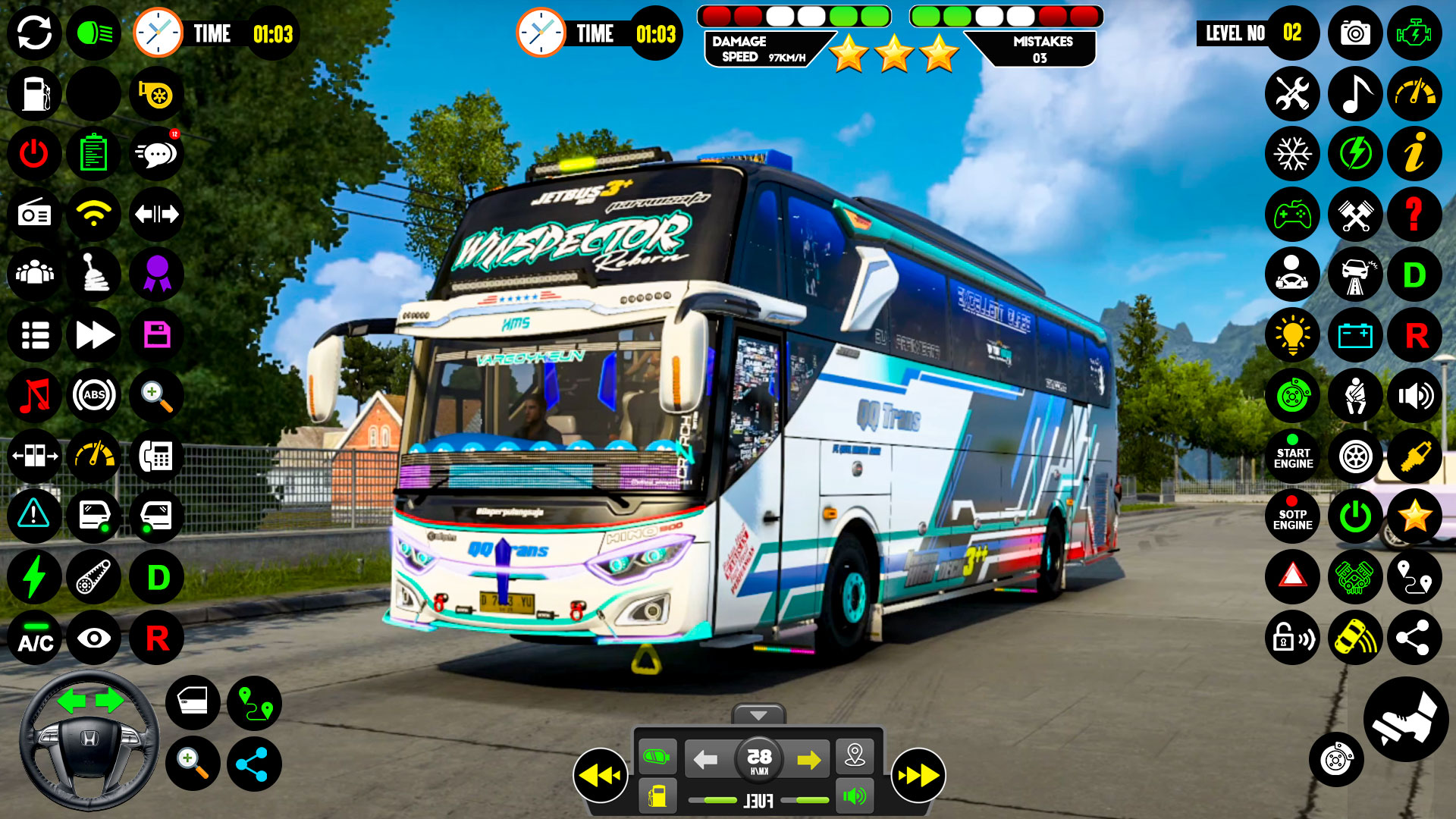This screenshot has width=1456, height=819.
Task: Select the route navigation icon
Action: tap(1415, 576)
